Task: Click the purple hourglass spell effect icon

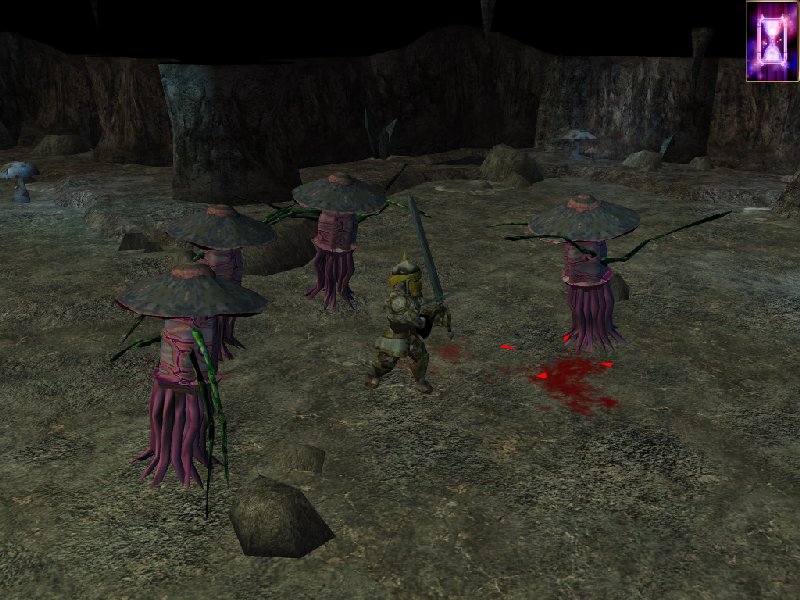Action: [x=771, y=41]
